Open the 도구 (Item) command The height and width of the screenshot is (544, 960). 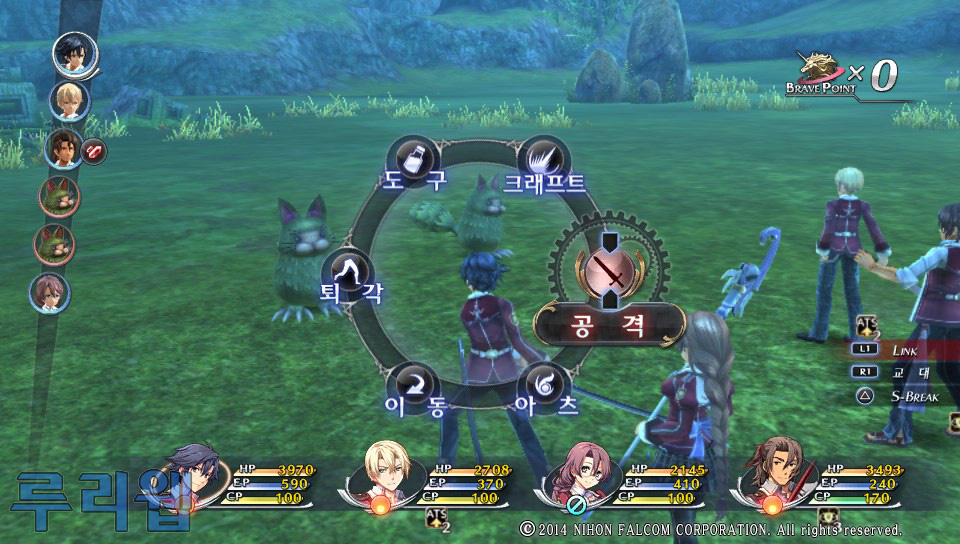tap(415, 162)
